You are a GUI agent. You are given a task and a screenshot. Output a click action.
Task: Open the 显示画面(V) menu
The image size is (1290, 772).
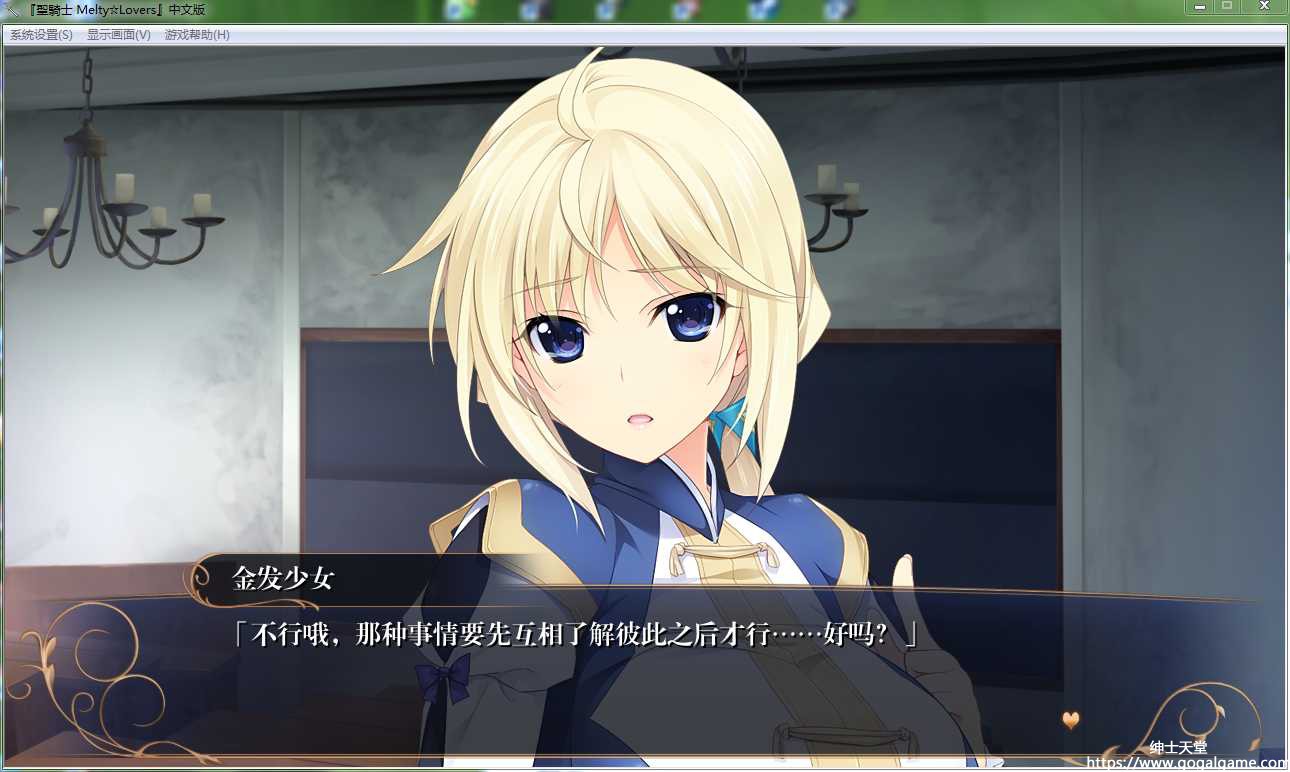click(118, 35)
